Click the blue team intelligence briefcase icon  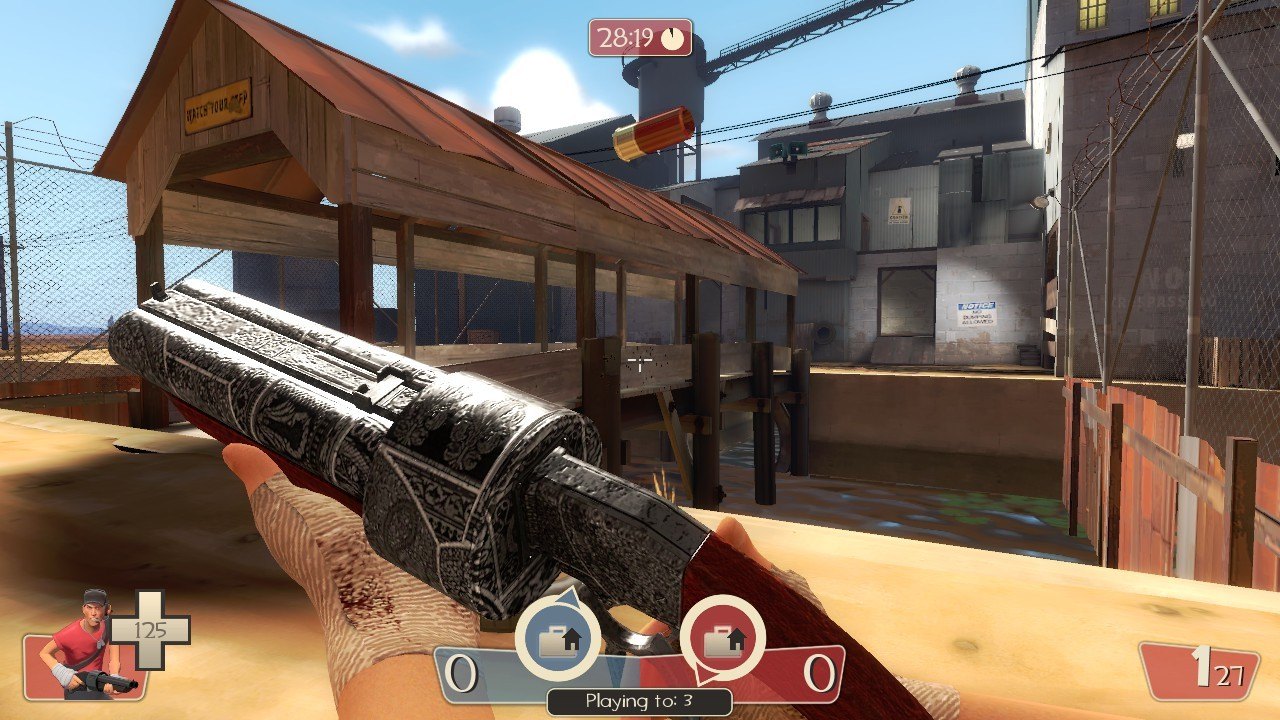pyautogui.click(x=557, y=638)
